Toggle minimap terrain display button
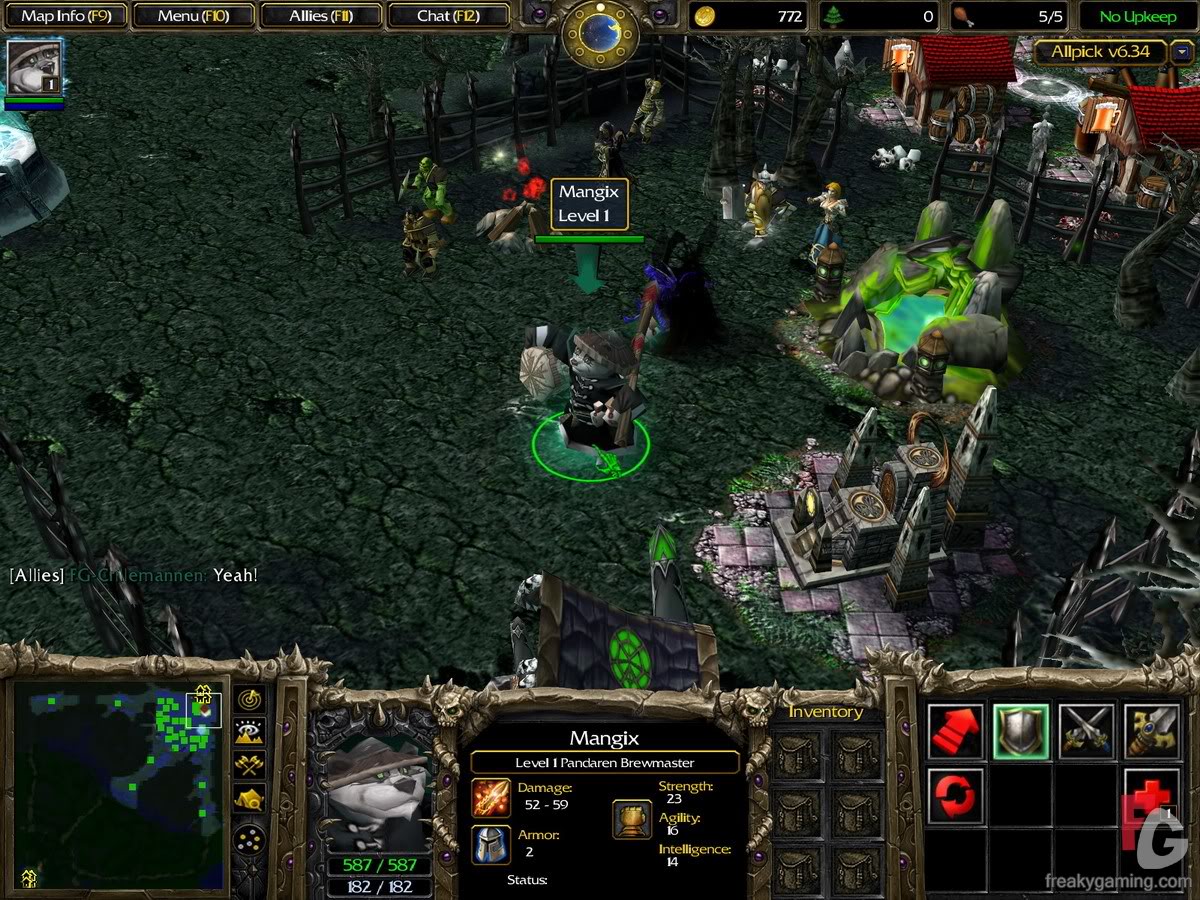This screenshot has height=900, width=1200. tap(250, 732)
